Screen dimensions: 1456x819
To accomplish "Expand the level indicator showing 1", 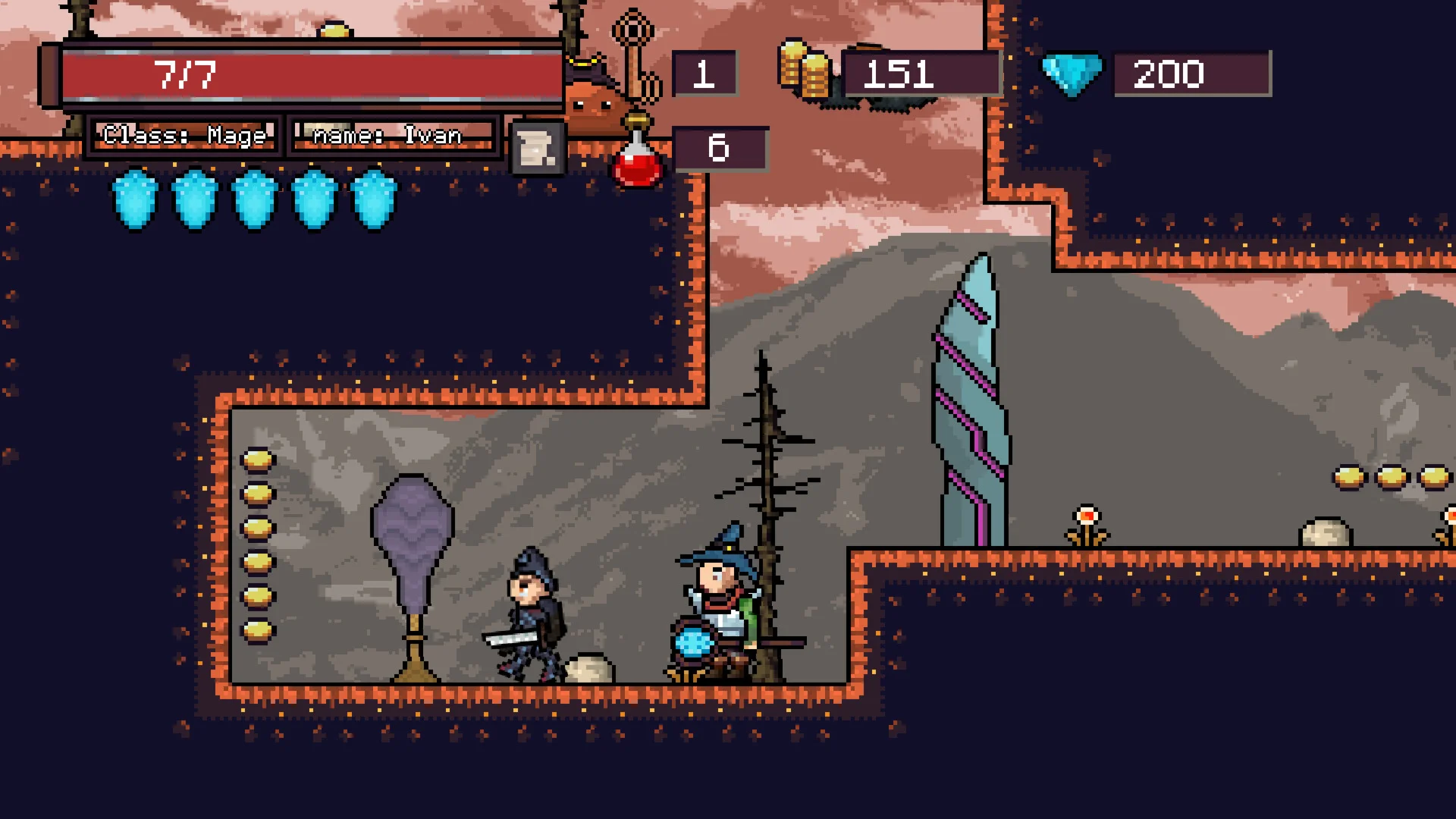I will pyautogui.click(x=704, y=74).
